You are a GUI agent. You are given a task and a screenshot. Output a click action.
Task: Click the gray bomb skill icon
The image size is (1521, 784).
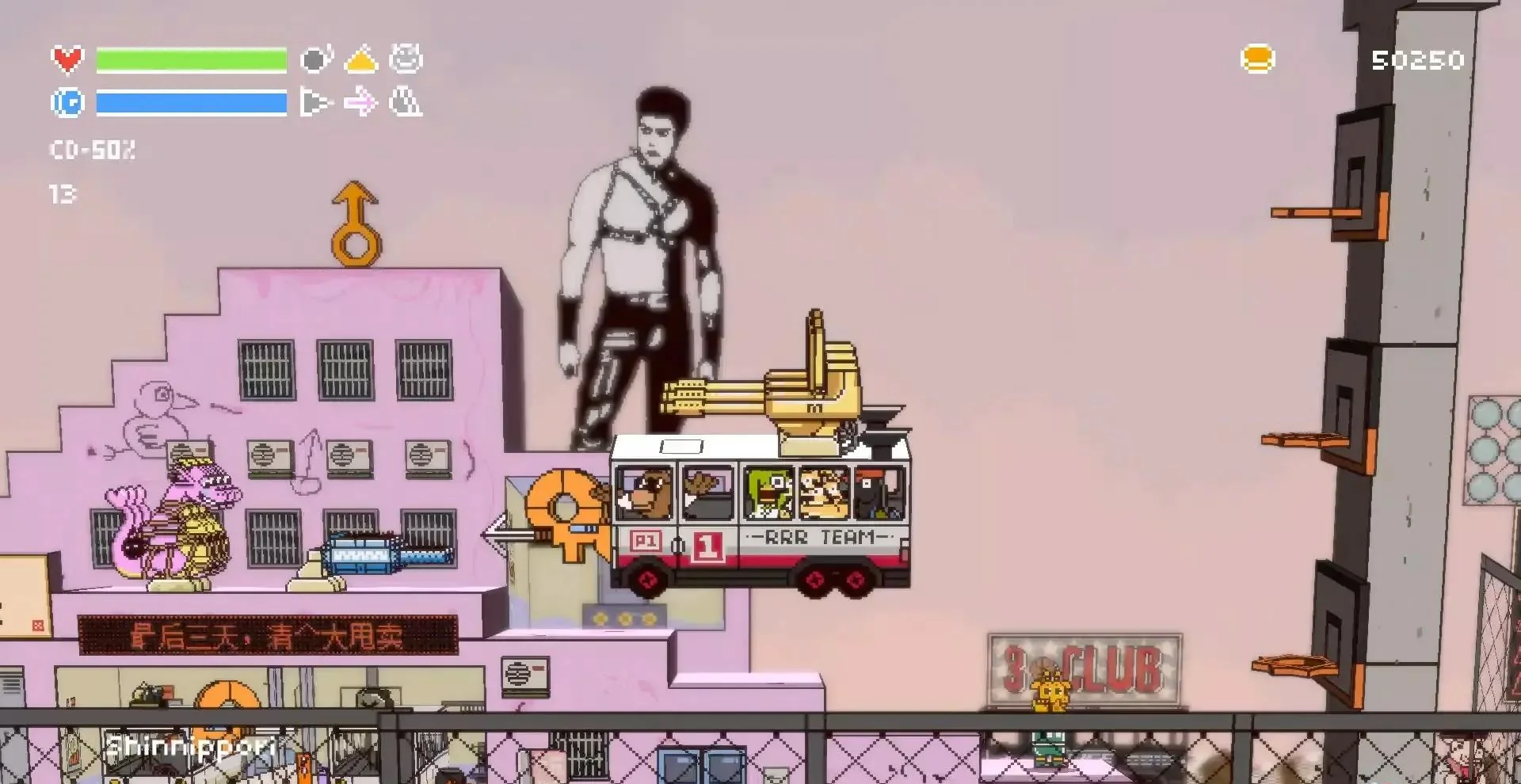click(315, 58)
